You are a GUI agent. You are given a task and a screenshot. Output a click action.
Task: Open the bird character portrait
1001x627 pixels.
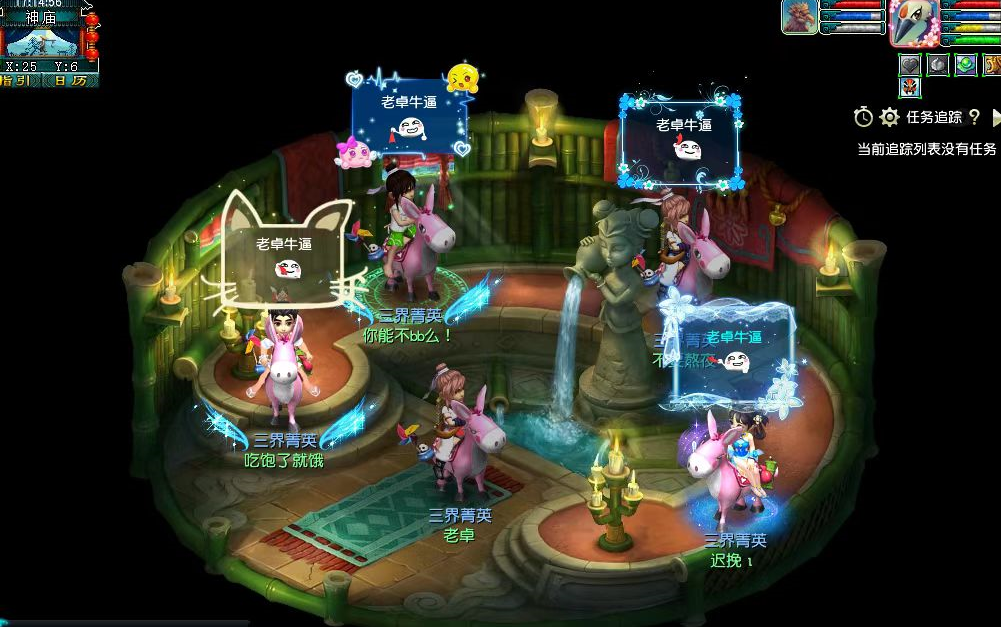(913, 23)
